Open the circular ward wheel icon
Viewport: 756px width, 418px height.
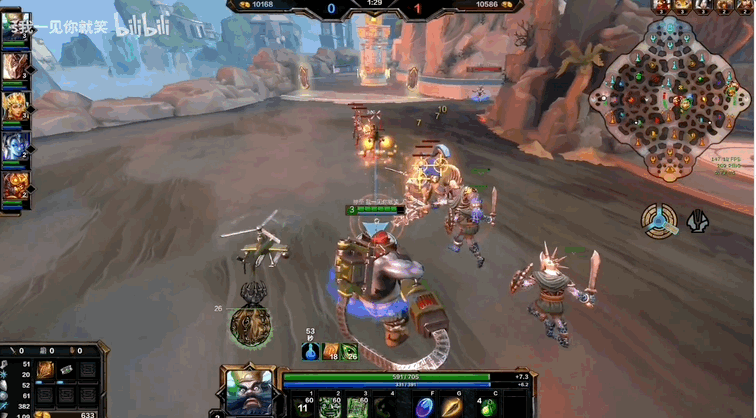(659, 219)
